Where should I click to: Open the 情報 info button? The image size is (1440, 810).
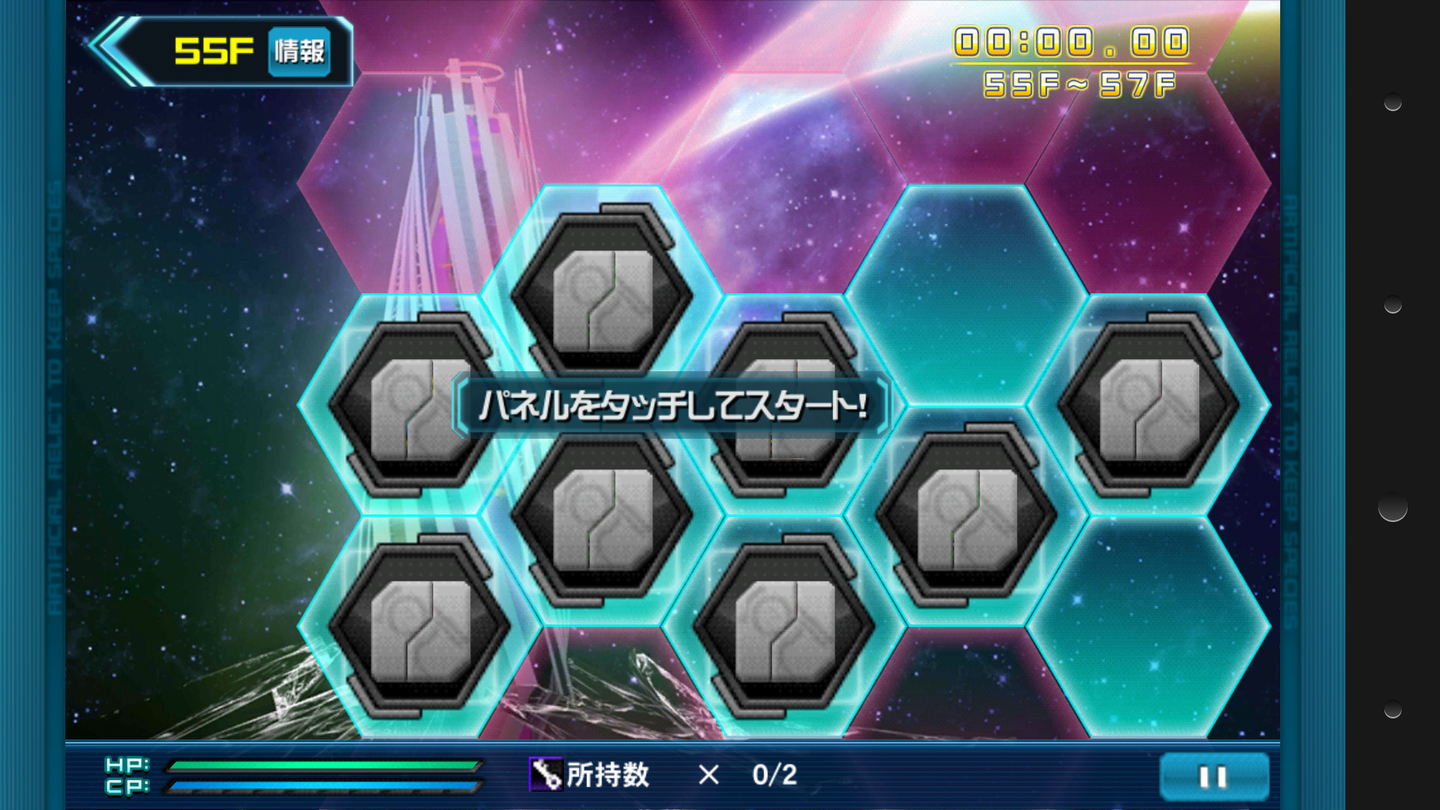pos(299,51)
